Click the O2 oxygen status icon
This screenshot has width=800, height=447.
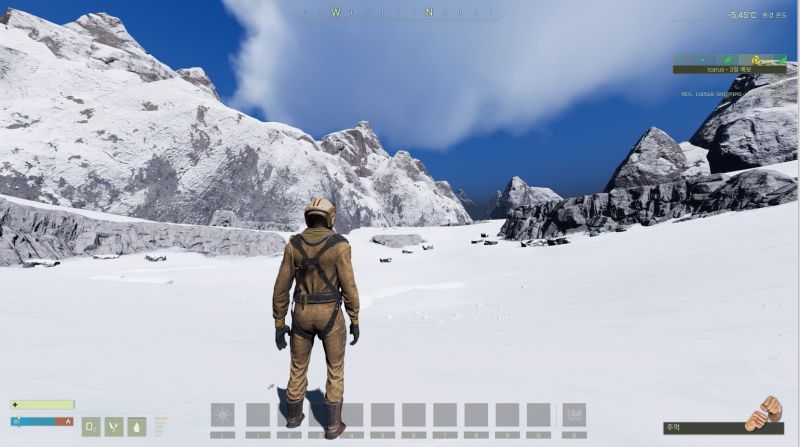(91, 426)
